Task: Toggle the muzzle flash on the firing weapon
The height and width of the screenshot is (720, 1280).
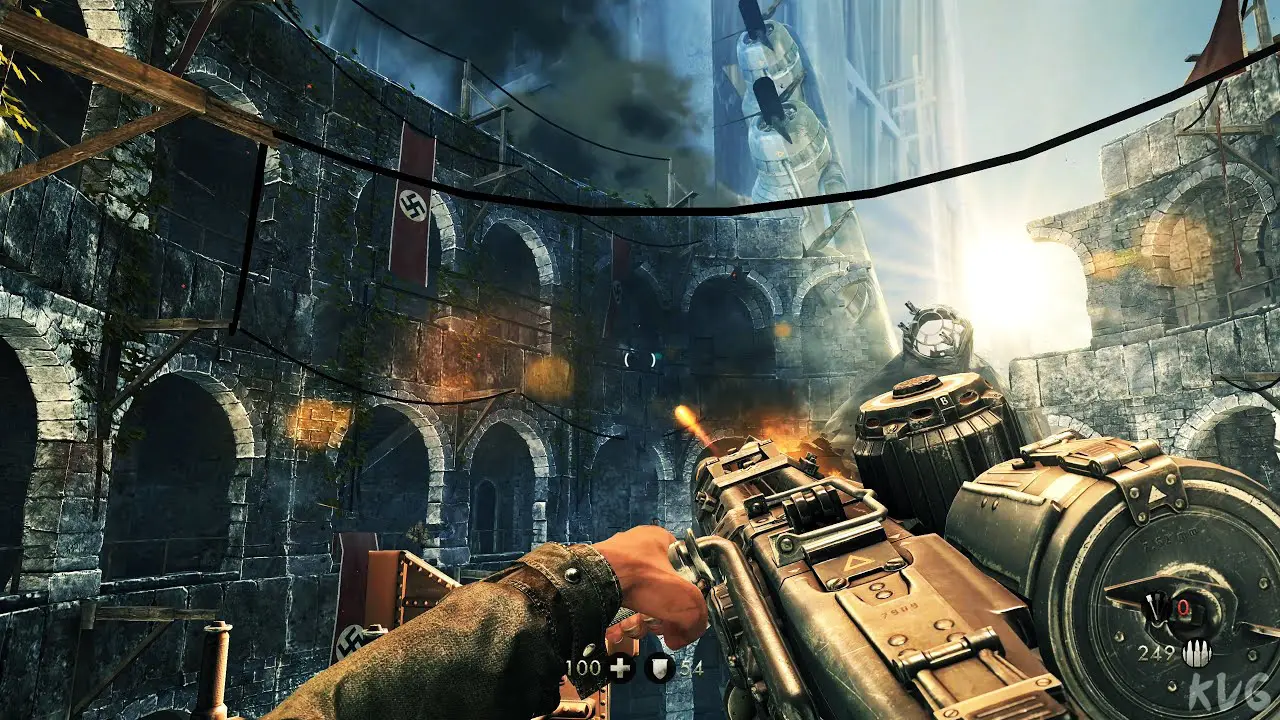Action: coord(688,418)
